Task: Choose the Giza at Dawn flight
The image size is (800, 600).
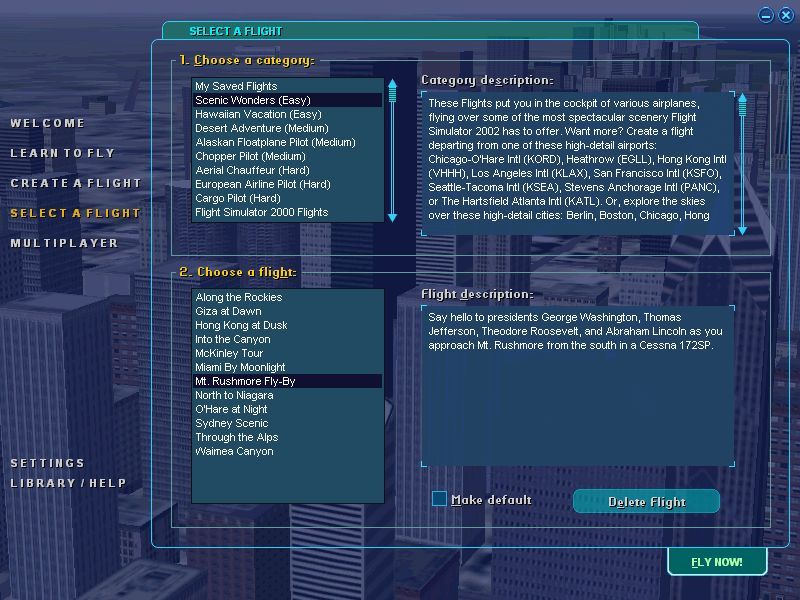Action: click(228, 311)
